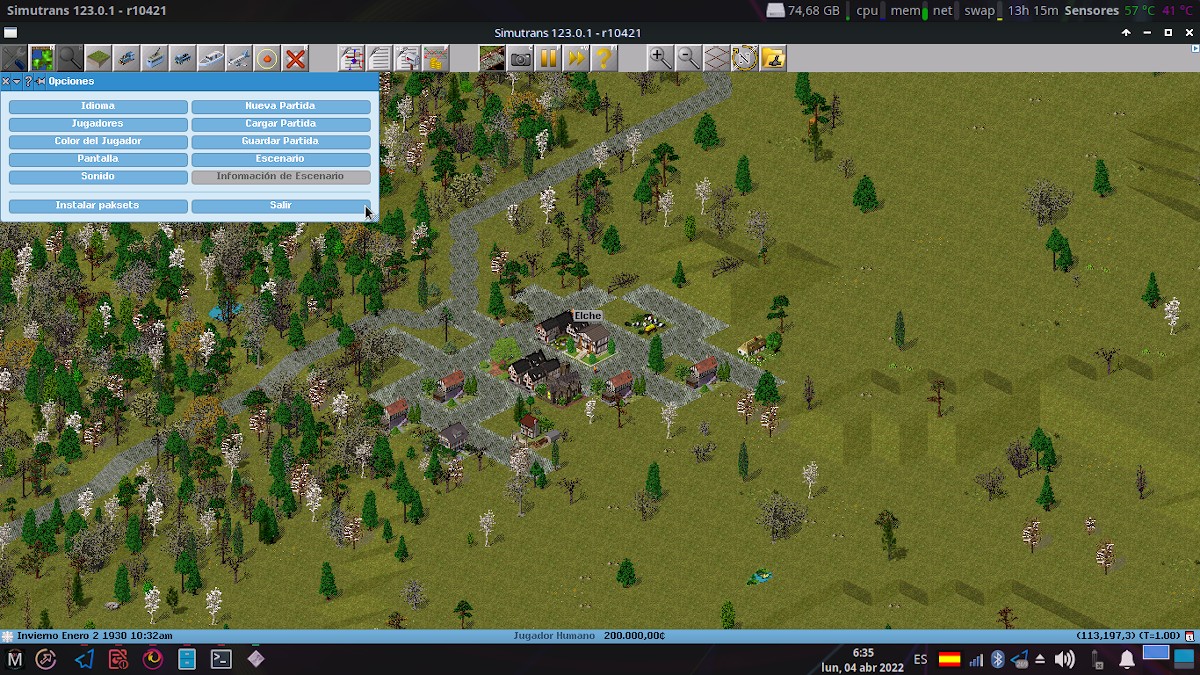
Task: Open the Jugadores players list
Action: pos(98,124)
